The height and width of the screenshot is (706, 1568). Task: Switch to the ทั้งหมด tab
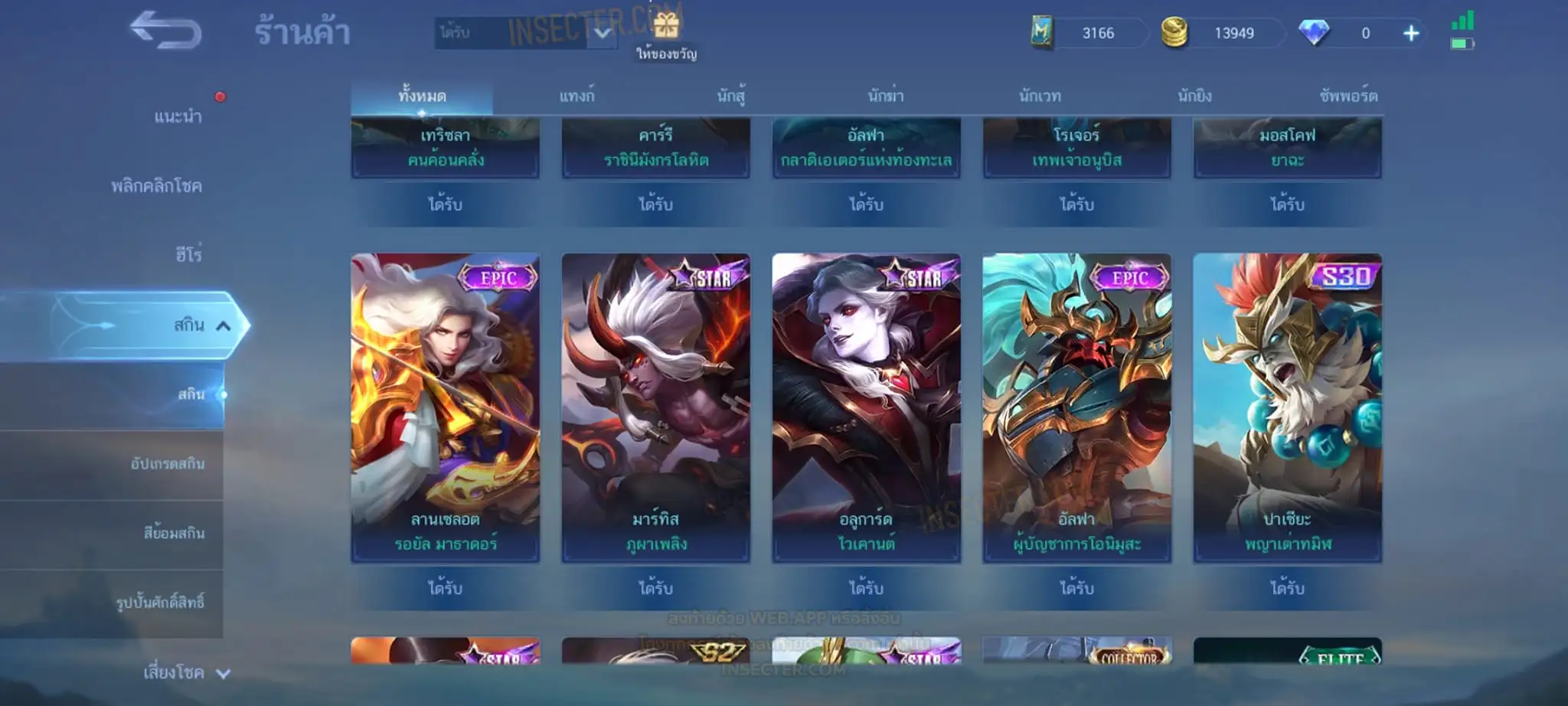coord(422,96)
